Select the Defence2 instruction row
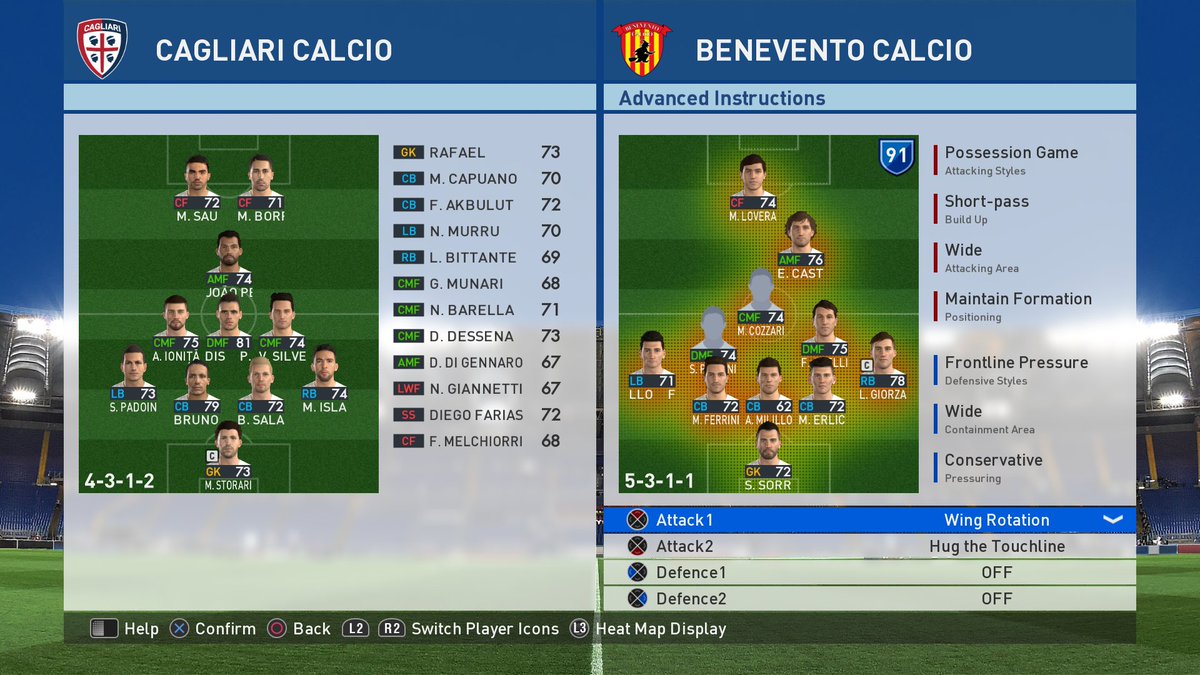This screenshot has width=1200, height=675. [868, 599]
